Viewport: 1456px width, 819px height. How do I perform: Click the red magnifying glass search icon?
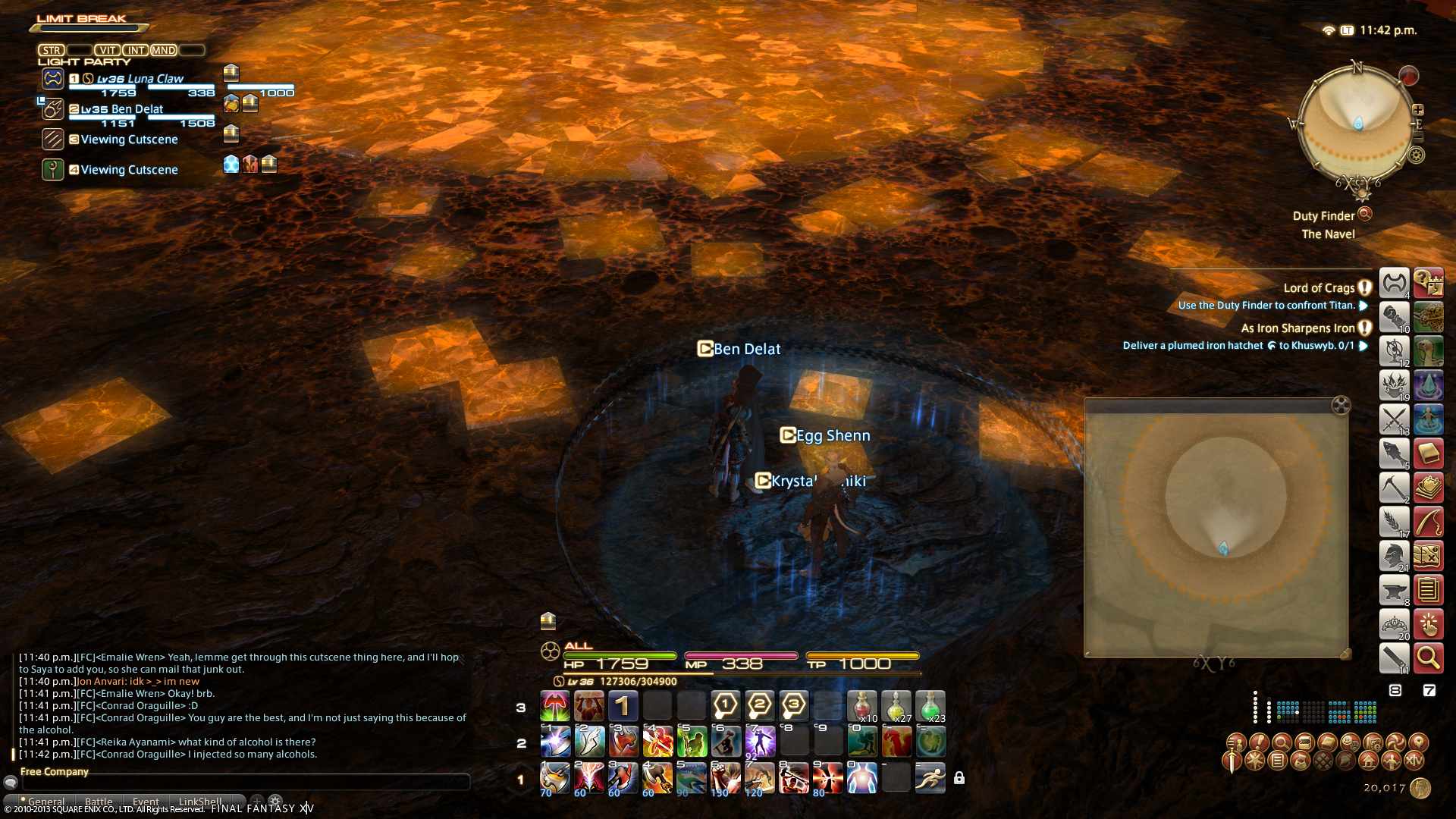pyautogui.click(x=1429, y=658)
